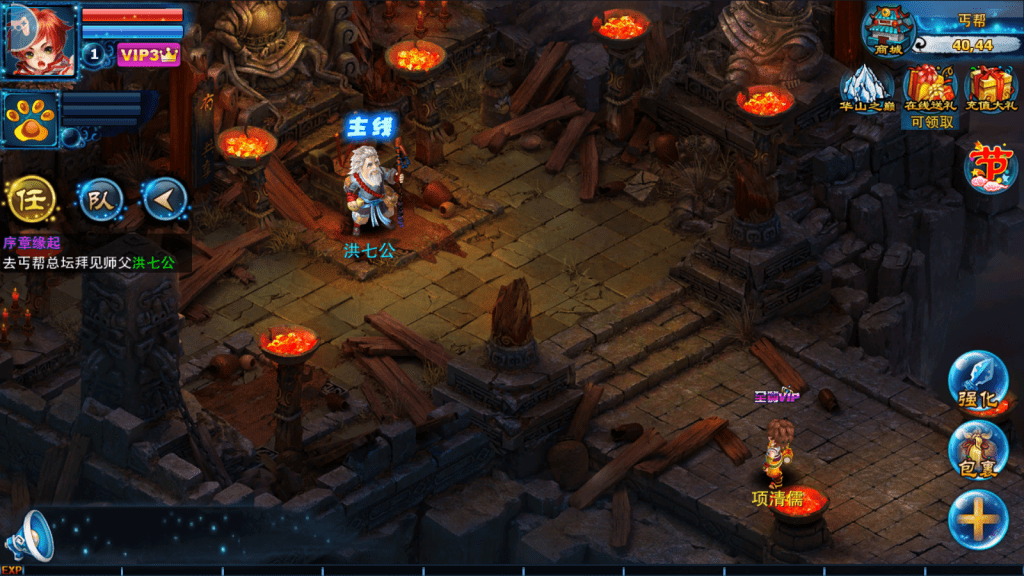Viewport: 1024px width, 576px height.
Task: Open the red-haired player portrait
Action: pyautogui.click(x=40, y=40)
